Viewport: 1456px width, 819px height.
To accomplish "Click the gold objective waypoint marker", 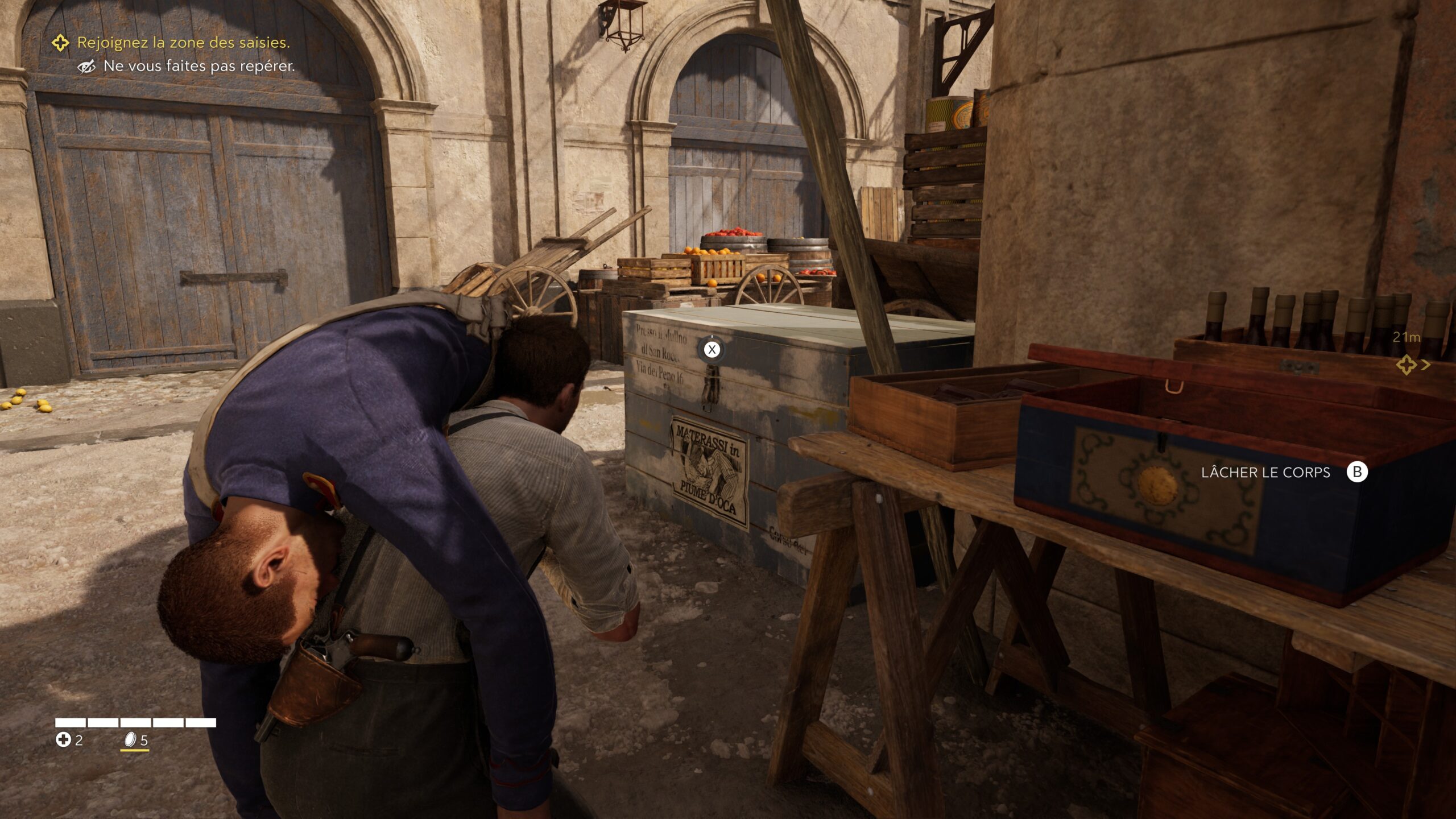I will coord(1407,365).
